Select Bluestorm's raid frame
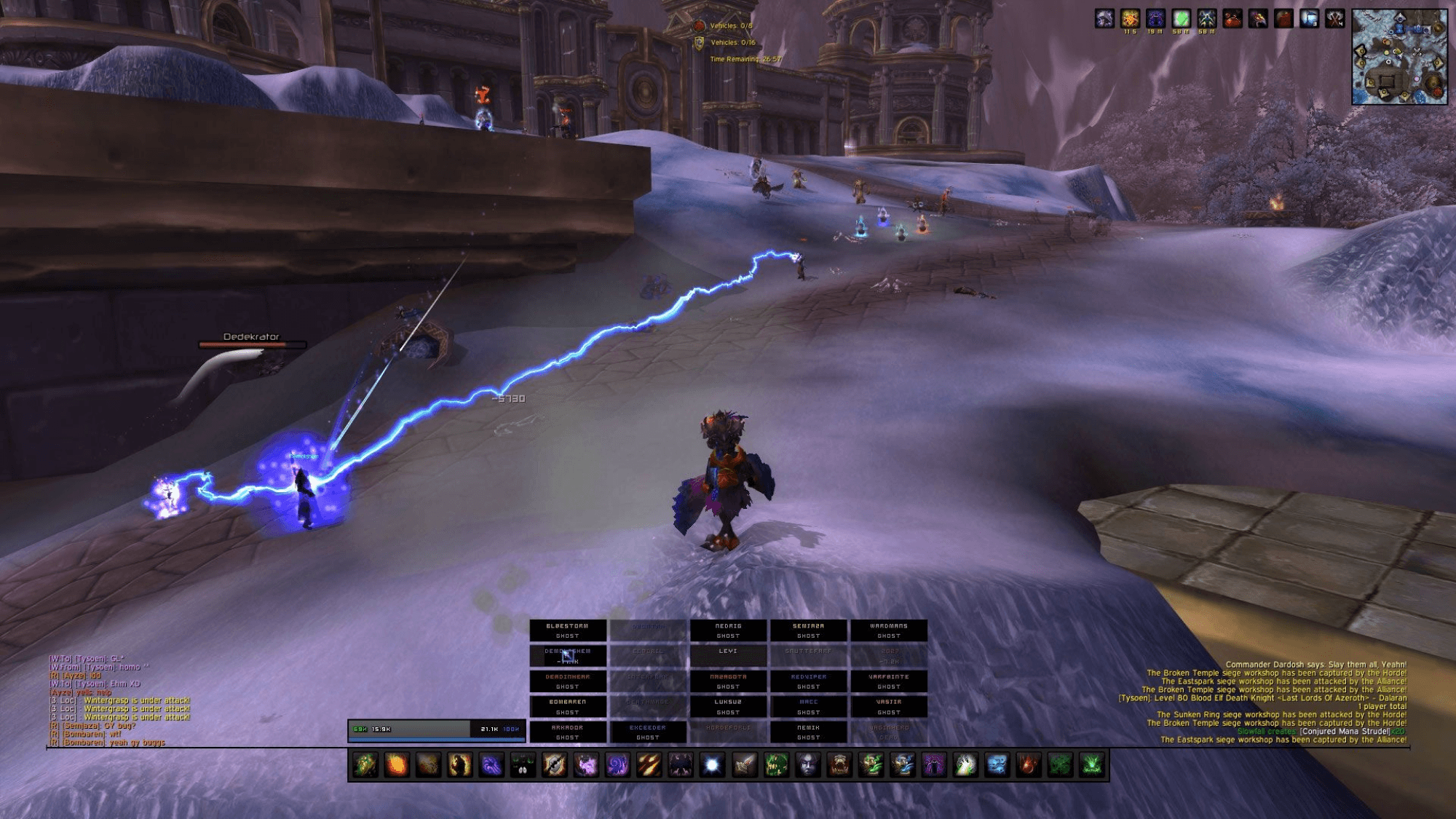The width and height of the screenshot is (1456, 819). pyautogui.click(x=567, y=630)
